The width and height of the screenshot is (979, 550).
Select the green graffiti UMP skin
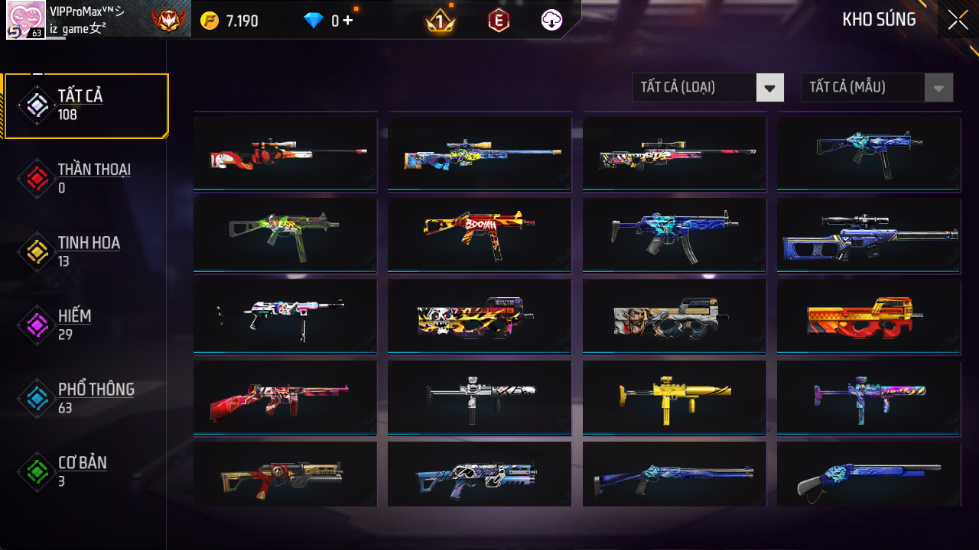285,234
